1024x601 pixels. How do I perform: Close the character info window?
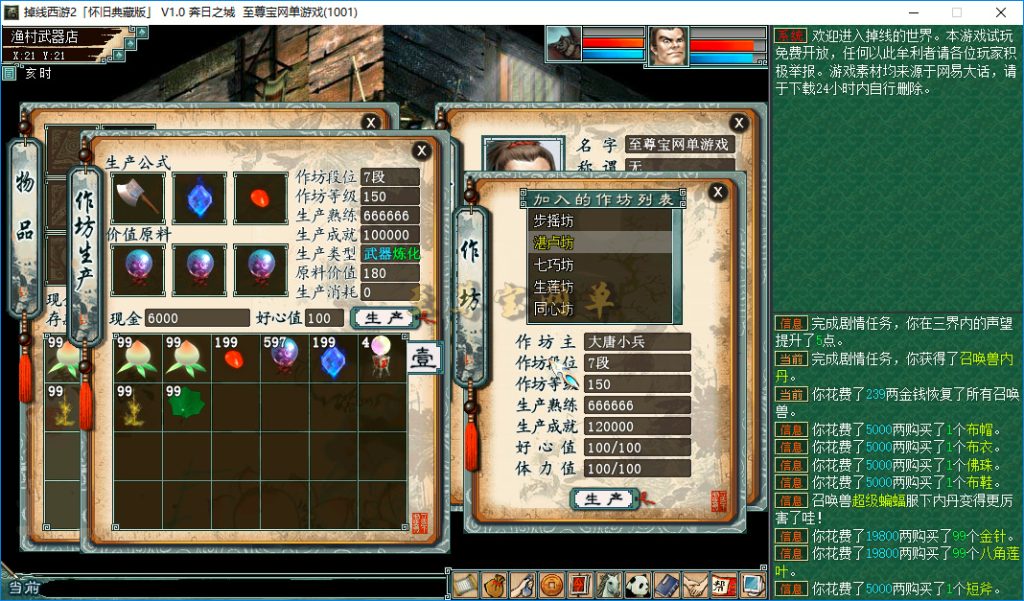point(739,123)
